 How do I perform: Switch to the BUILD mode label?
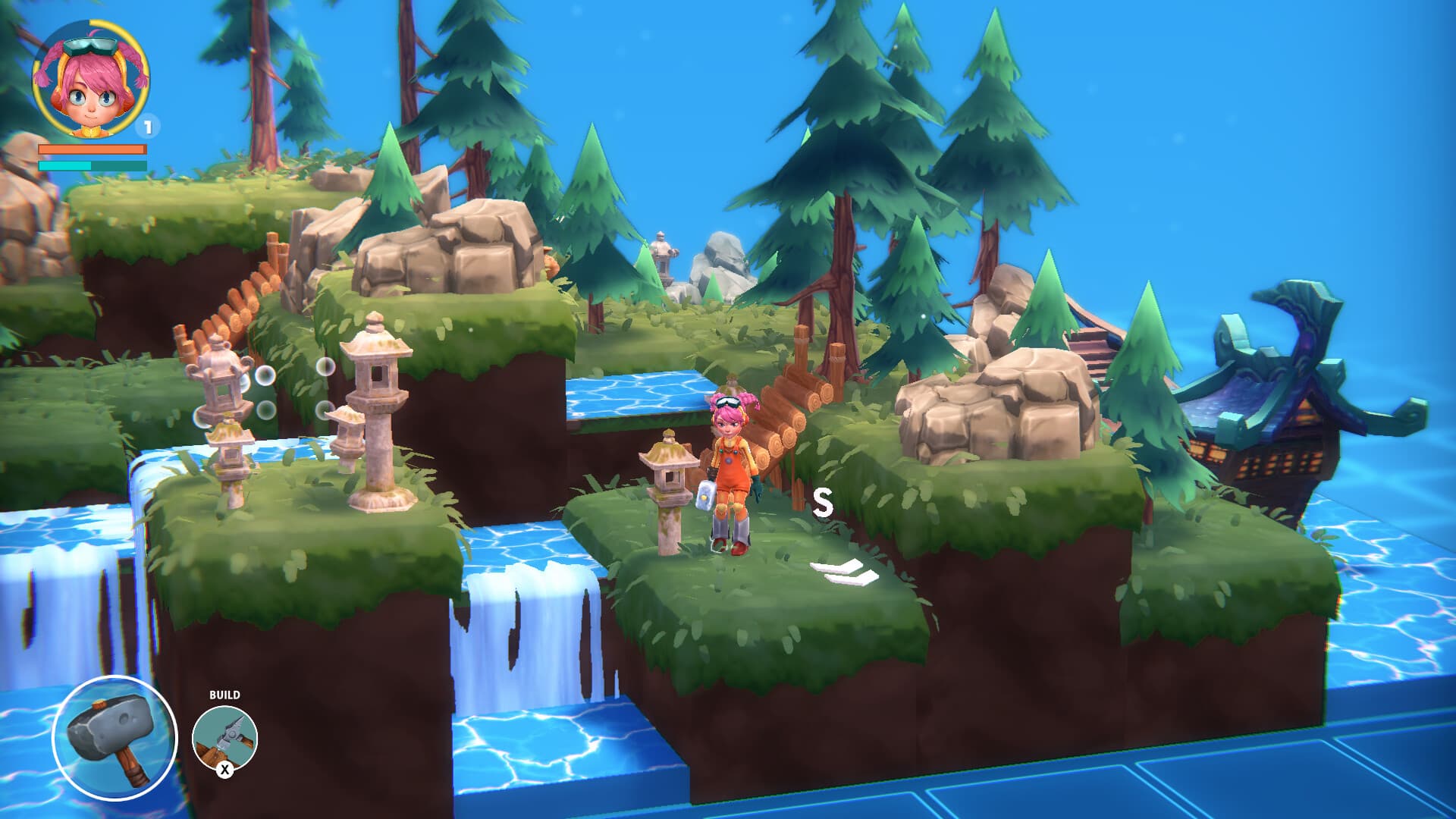pos(225,693)
